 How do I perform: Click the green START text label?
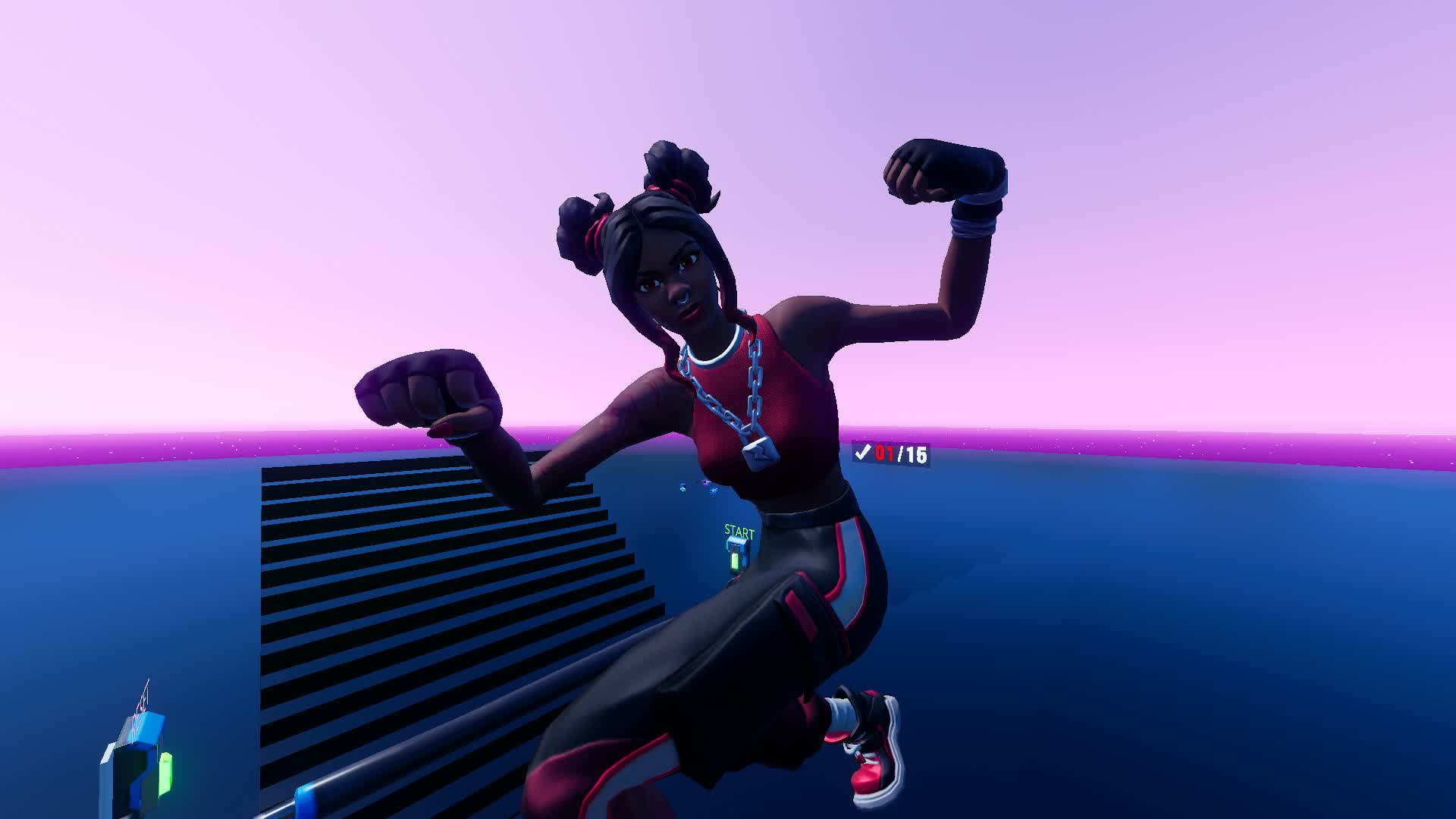coord(738,531)
